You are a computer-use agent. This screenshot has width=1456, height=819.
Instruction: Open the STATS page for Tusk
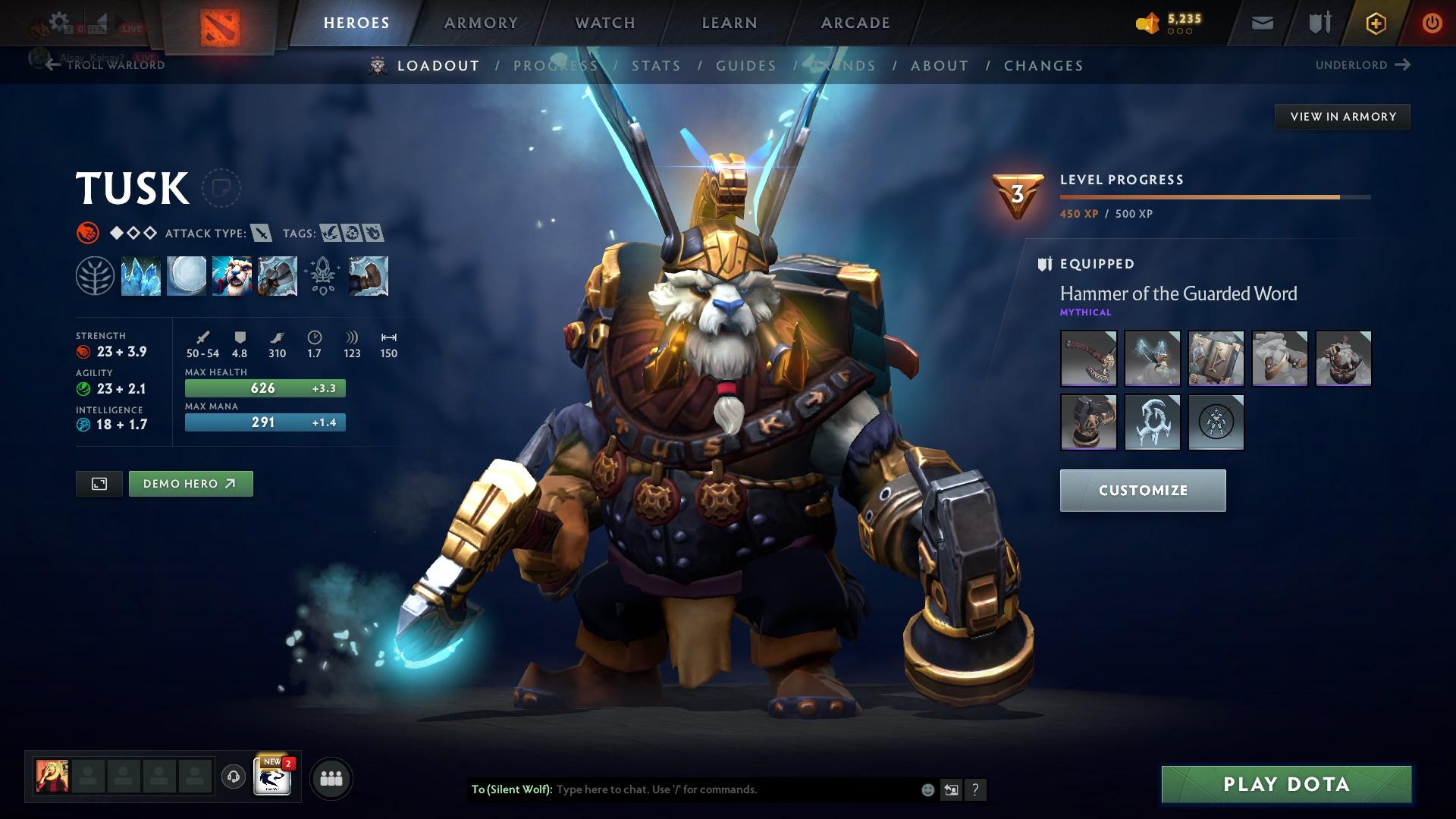click(657, 66)
